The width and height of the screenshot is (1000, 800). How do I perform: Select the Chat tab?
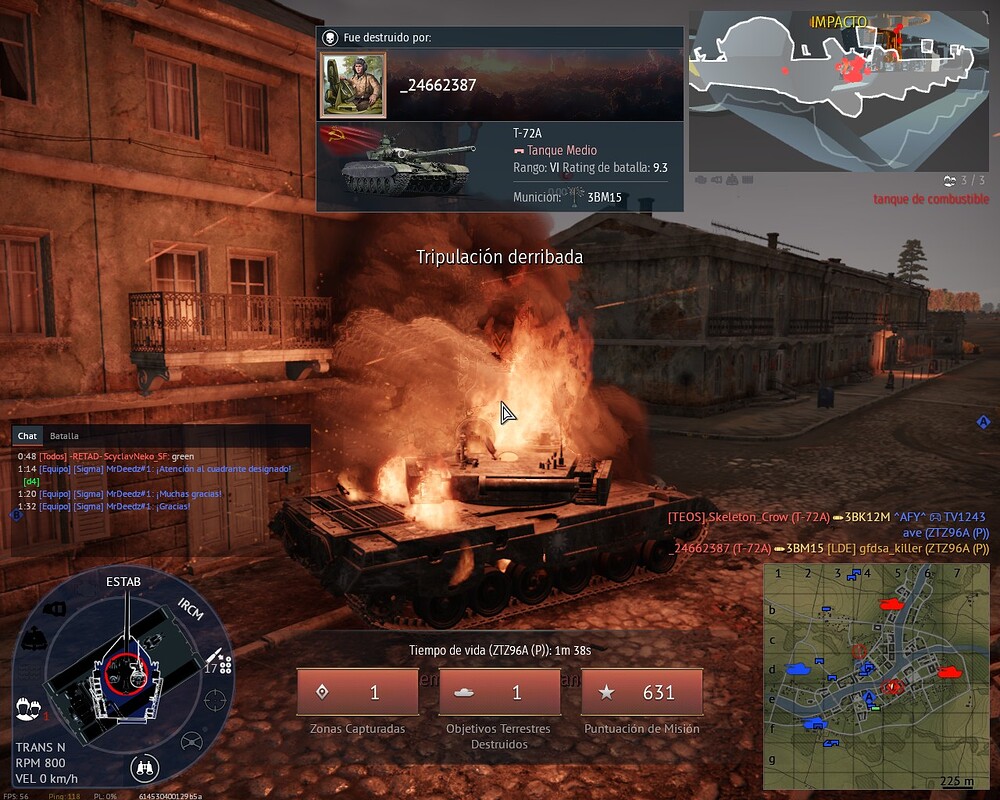pos(28,436)
